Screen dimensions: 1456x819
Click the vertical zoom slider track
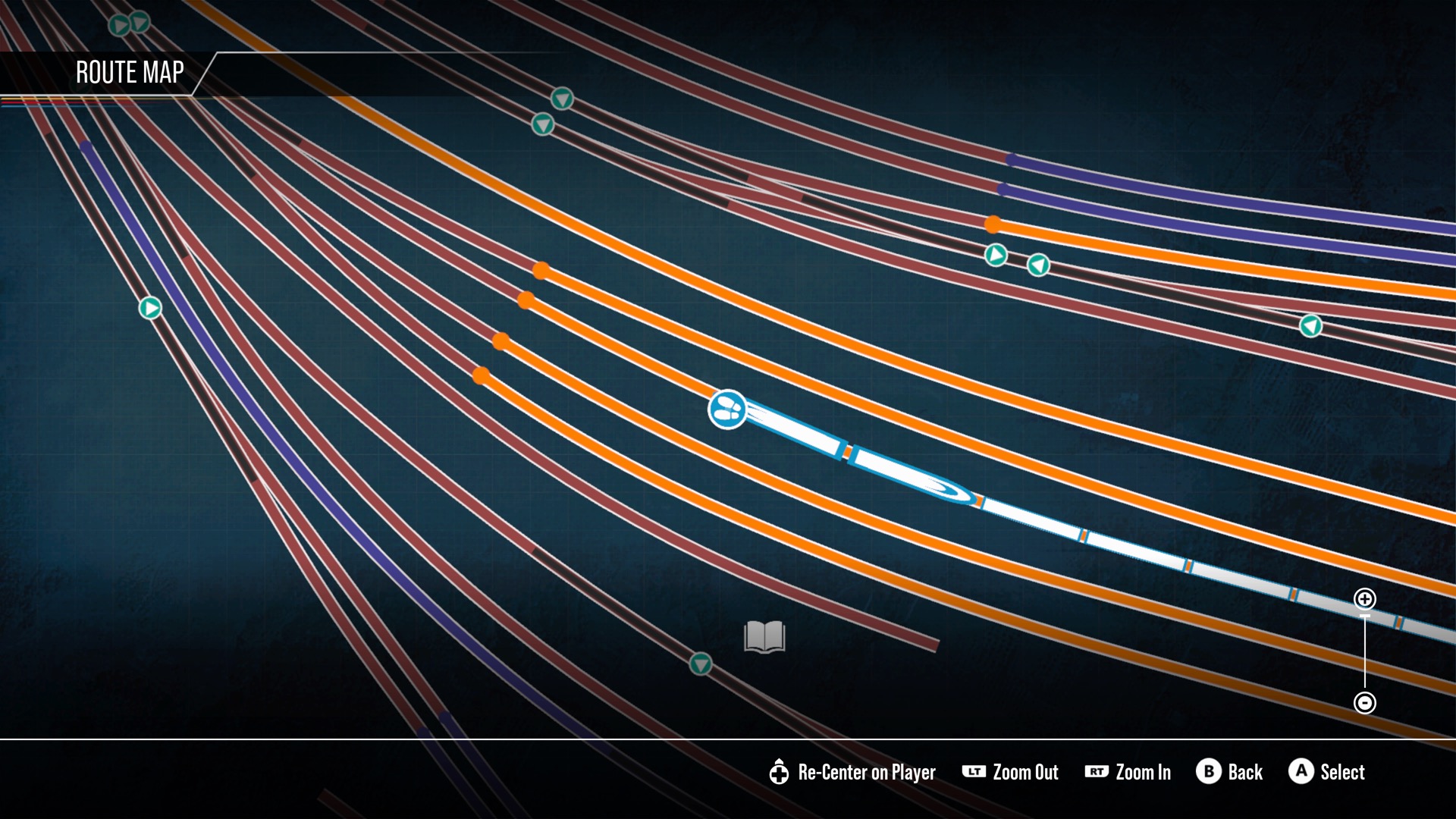coord(1364,651)
